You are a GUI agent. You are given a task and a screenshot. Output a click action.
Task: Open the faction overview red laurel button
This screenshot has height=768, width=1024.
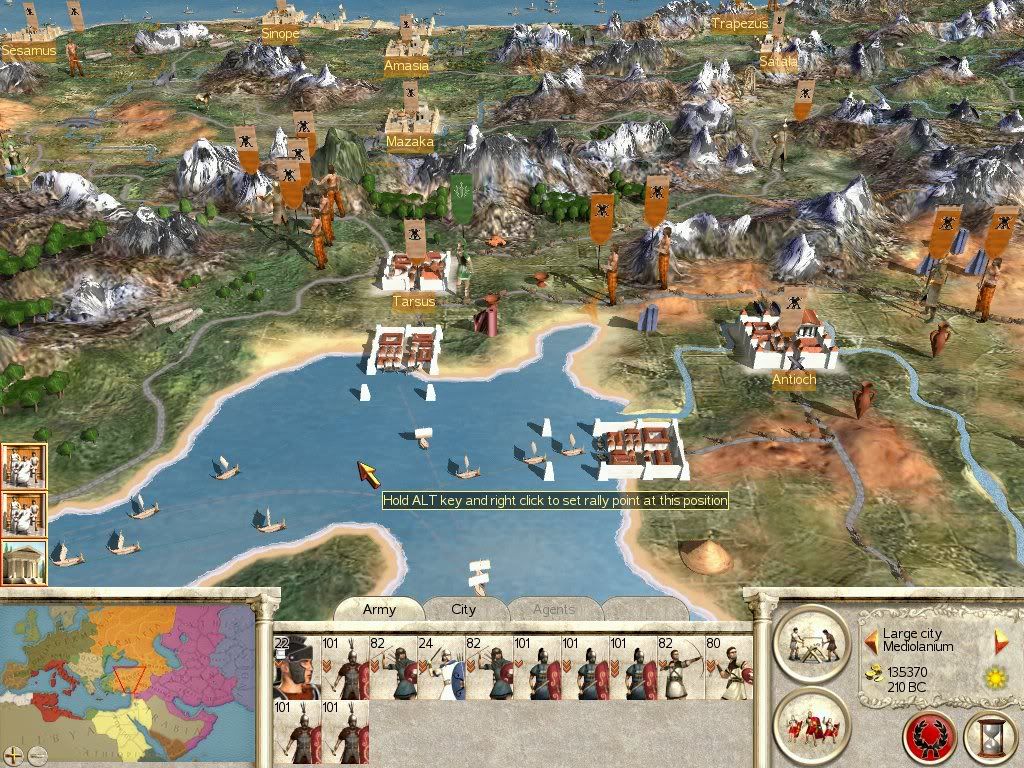[929, 738]
